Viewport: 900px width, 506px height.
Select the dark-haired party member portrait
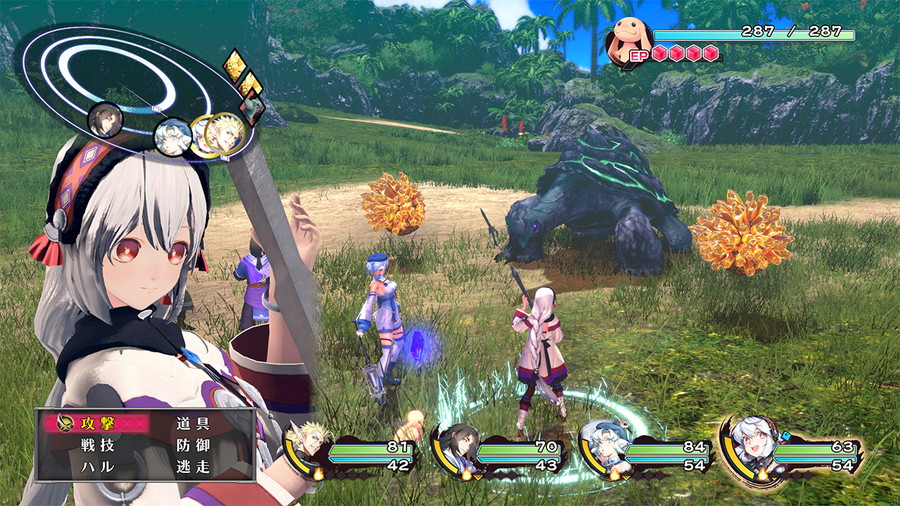coord(458,447)
